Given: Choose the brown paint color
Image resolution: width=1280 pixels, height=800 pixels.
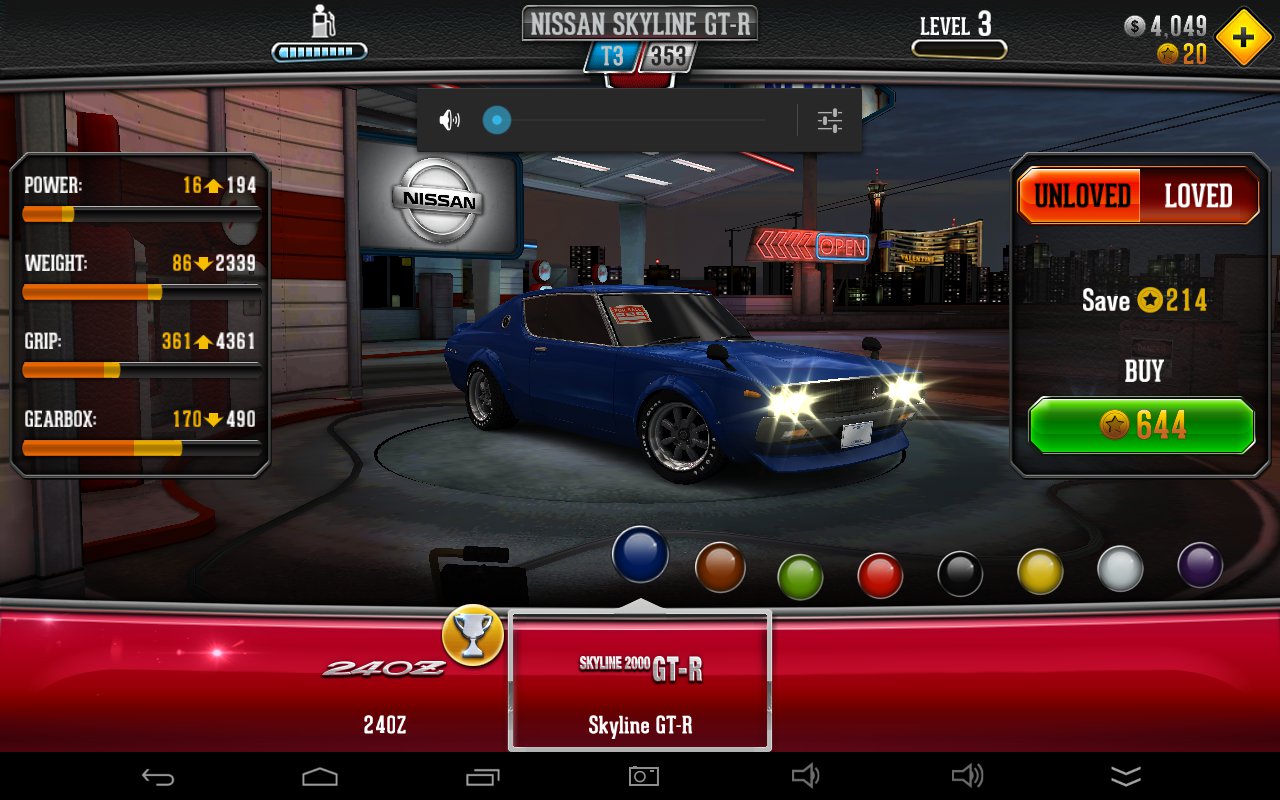Looking at the screenshot, I should coord(720,567).
